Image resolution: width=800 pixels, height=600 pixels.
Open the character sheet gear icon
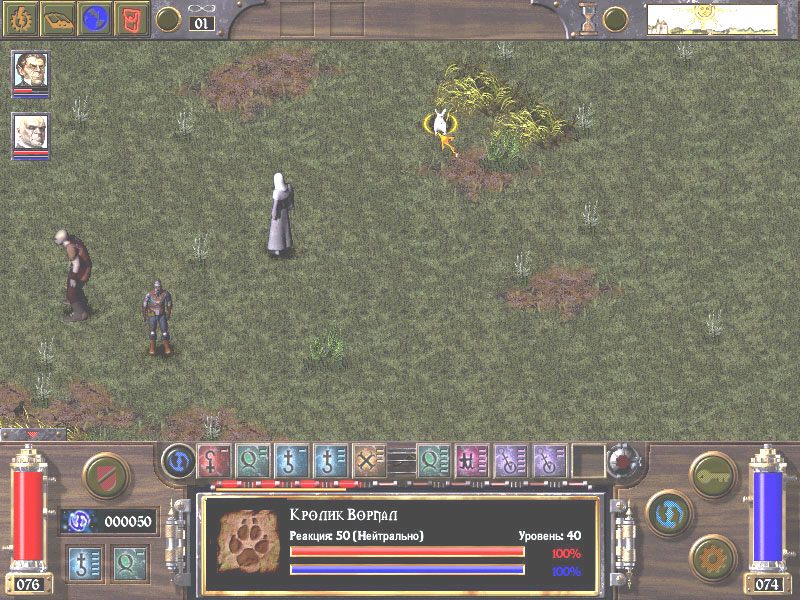[22, 18]
